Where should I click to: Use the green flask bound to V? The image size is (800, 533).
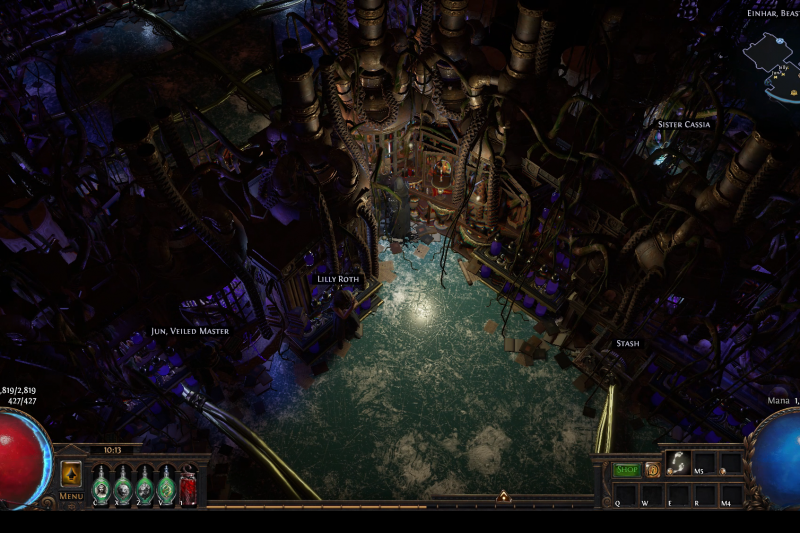pos(166,486)
